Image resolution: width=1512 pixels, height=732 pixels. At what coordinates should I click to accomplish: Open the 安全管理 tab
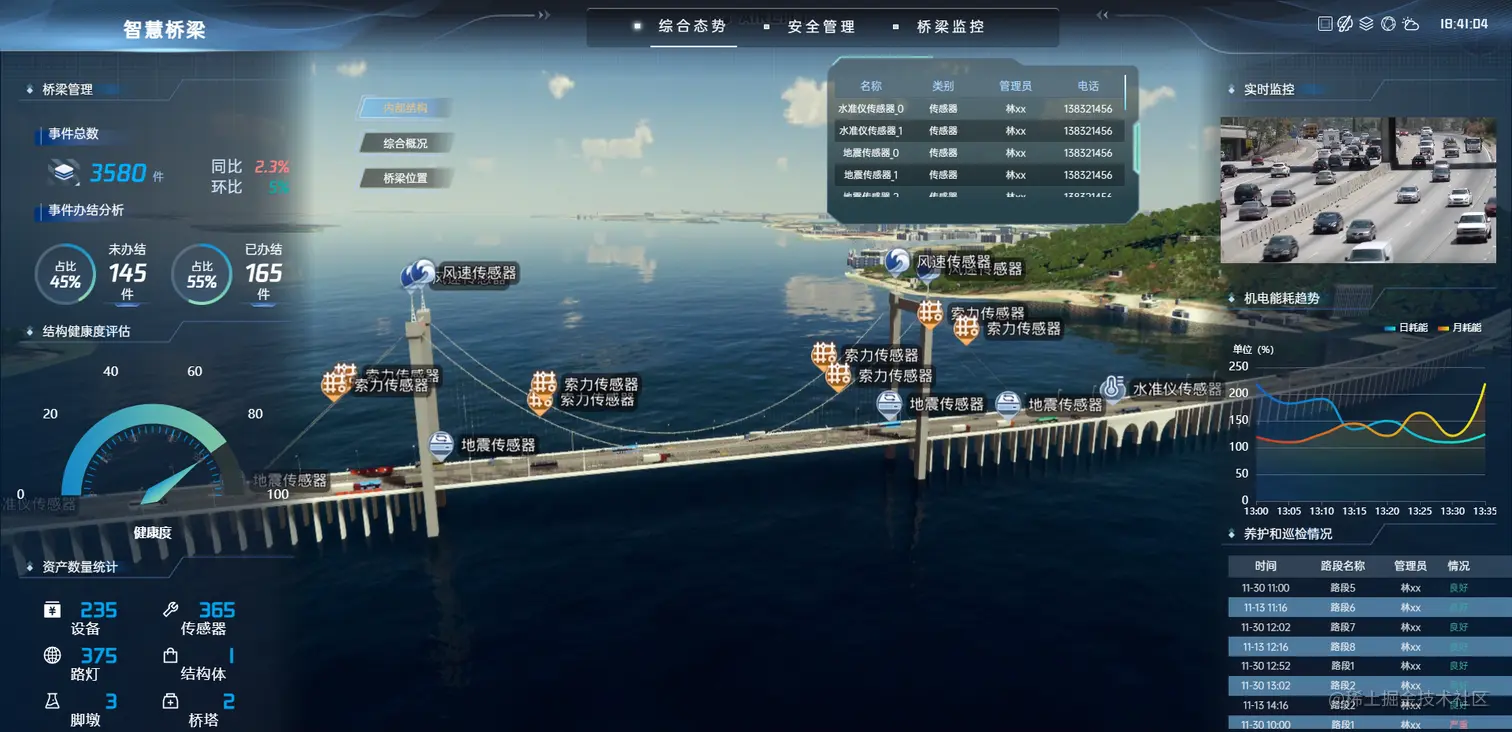click(x=821, y=27)
